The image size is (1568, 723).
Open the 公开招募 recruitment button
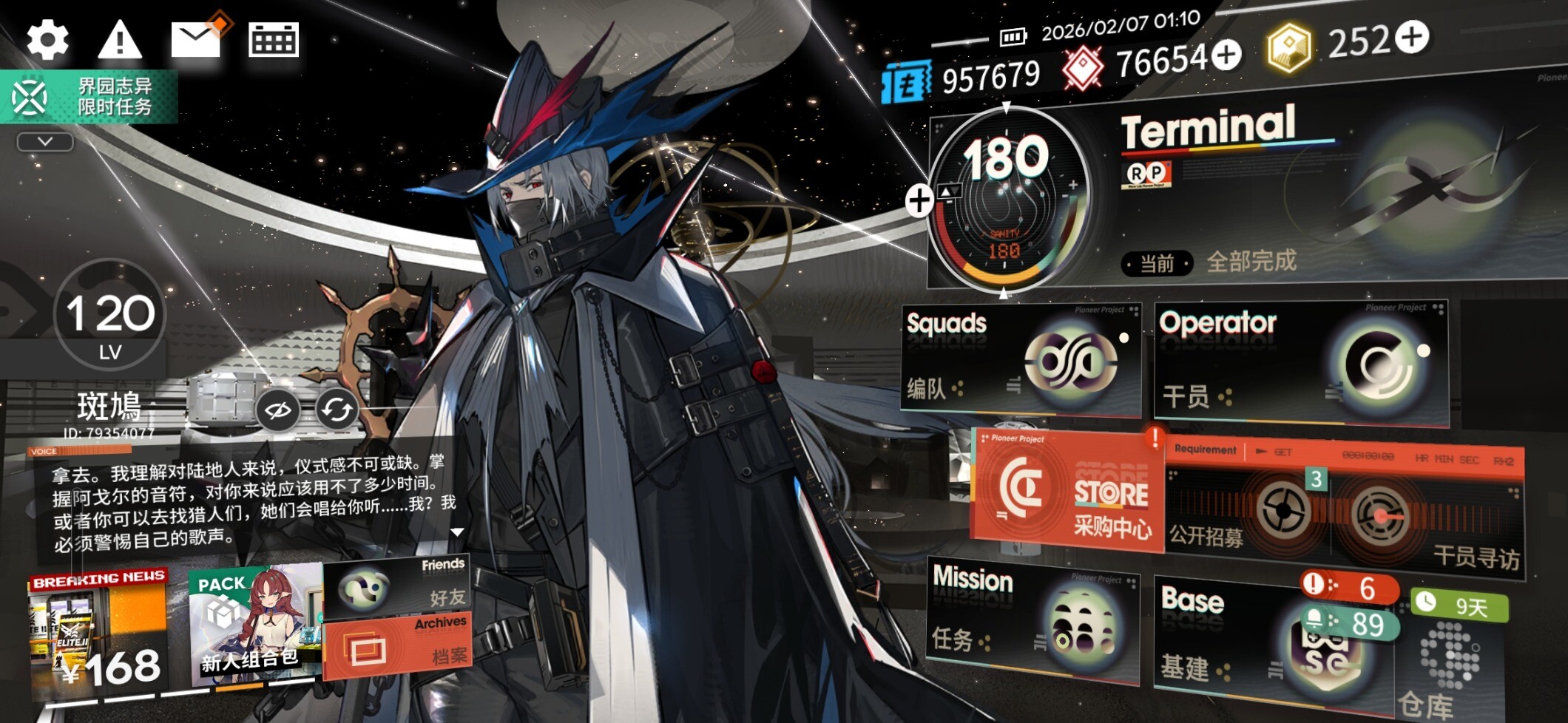coord(1250,512)
